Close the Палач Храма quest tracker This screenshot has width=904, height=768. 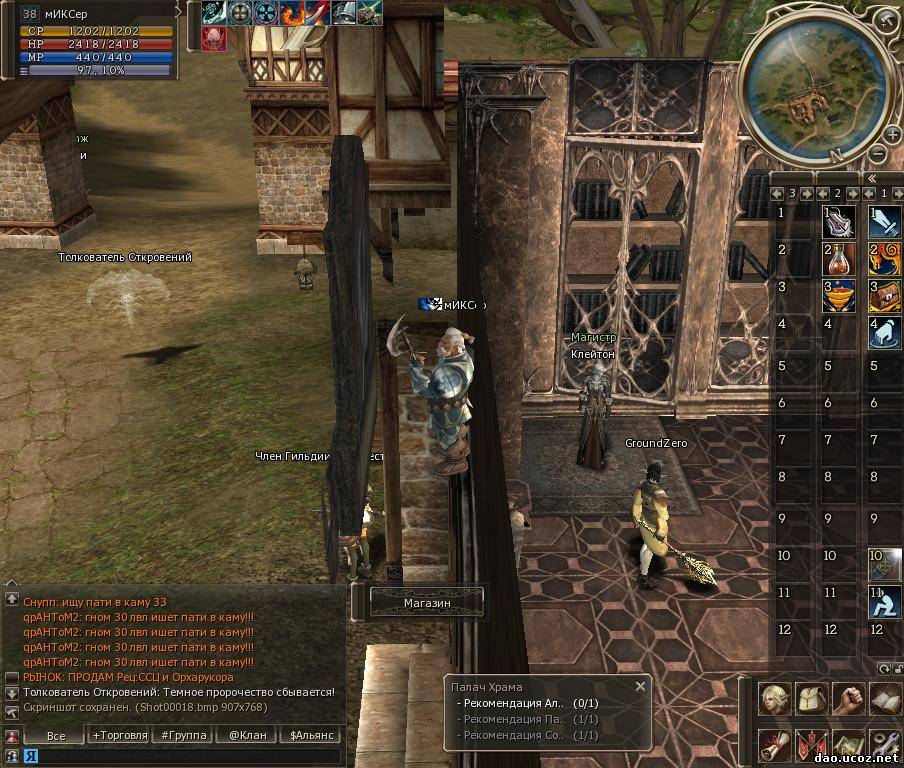641,687
